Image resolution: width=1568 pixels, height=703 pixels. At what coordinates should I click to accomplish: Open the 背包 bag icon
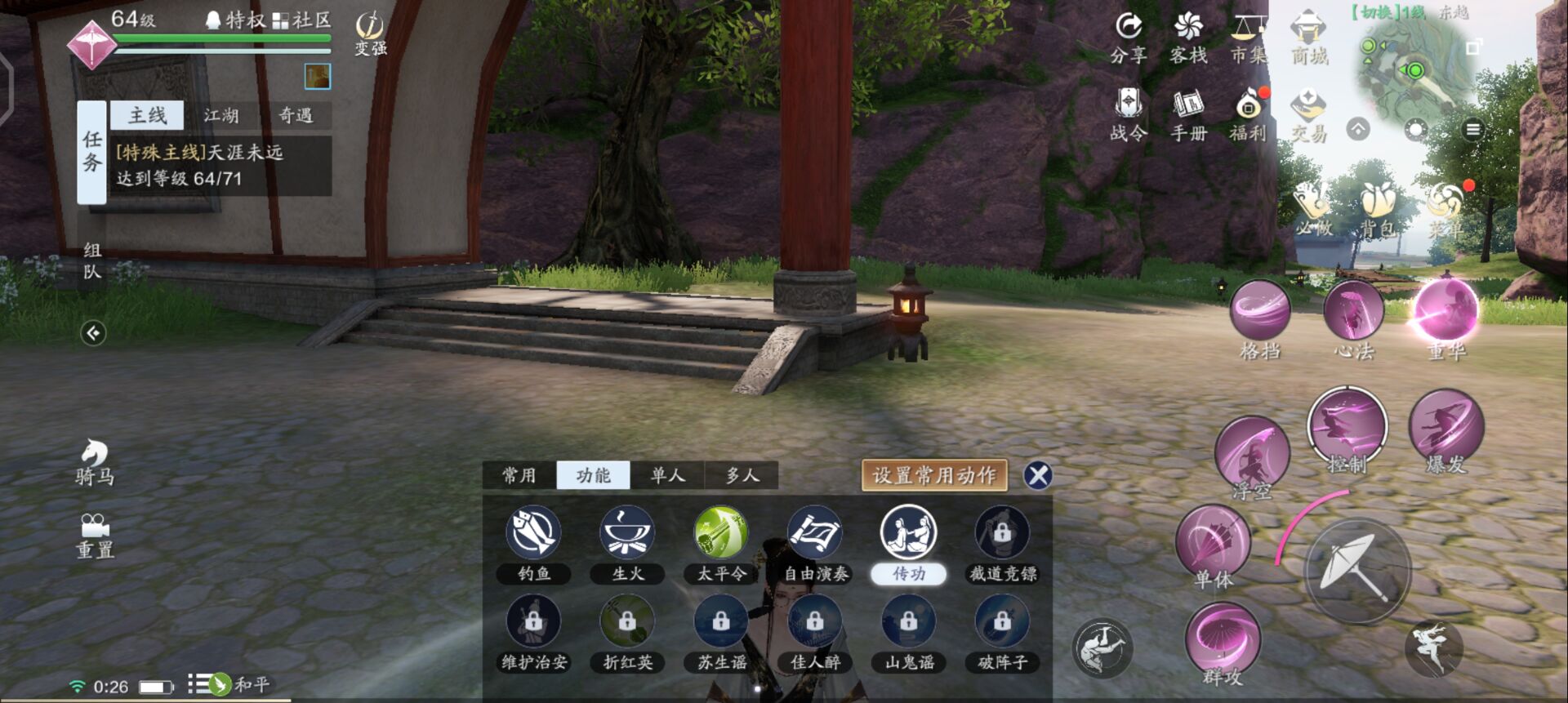[1379, 208]
